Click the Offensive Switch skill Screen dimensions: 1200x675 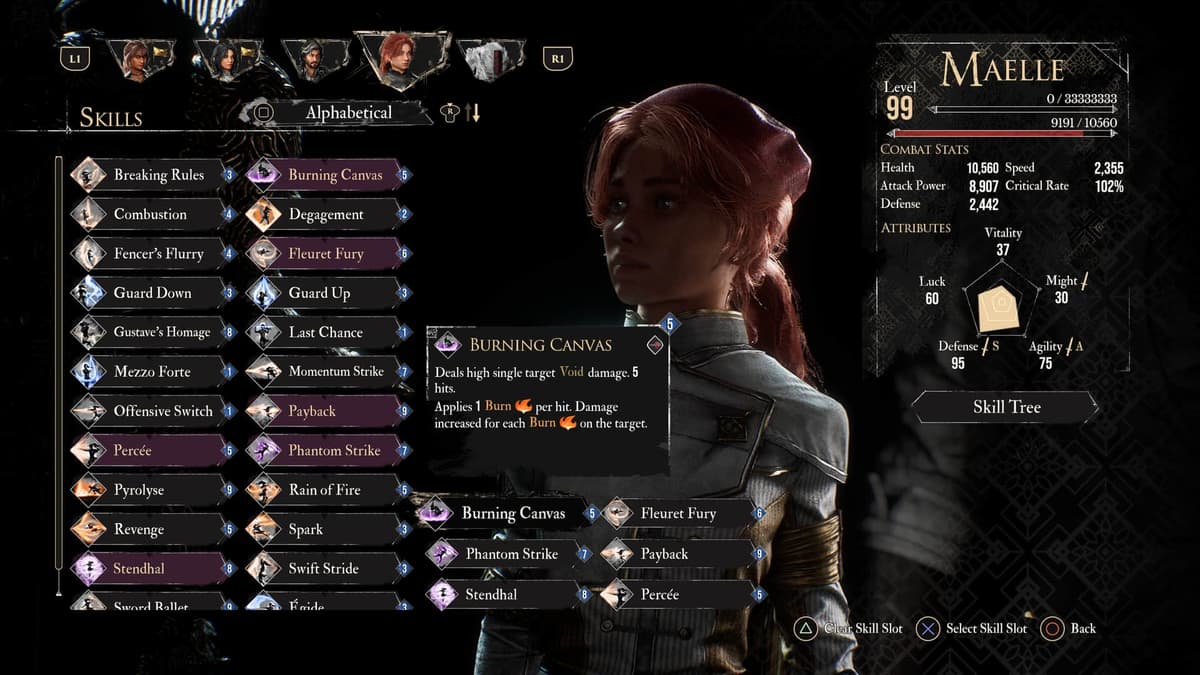(162, 411)
